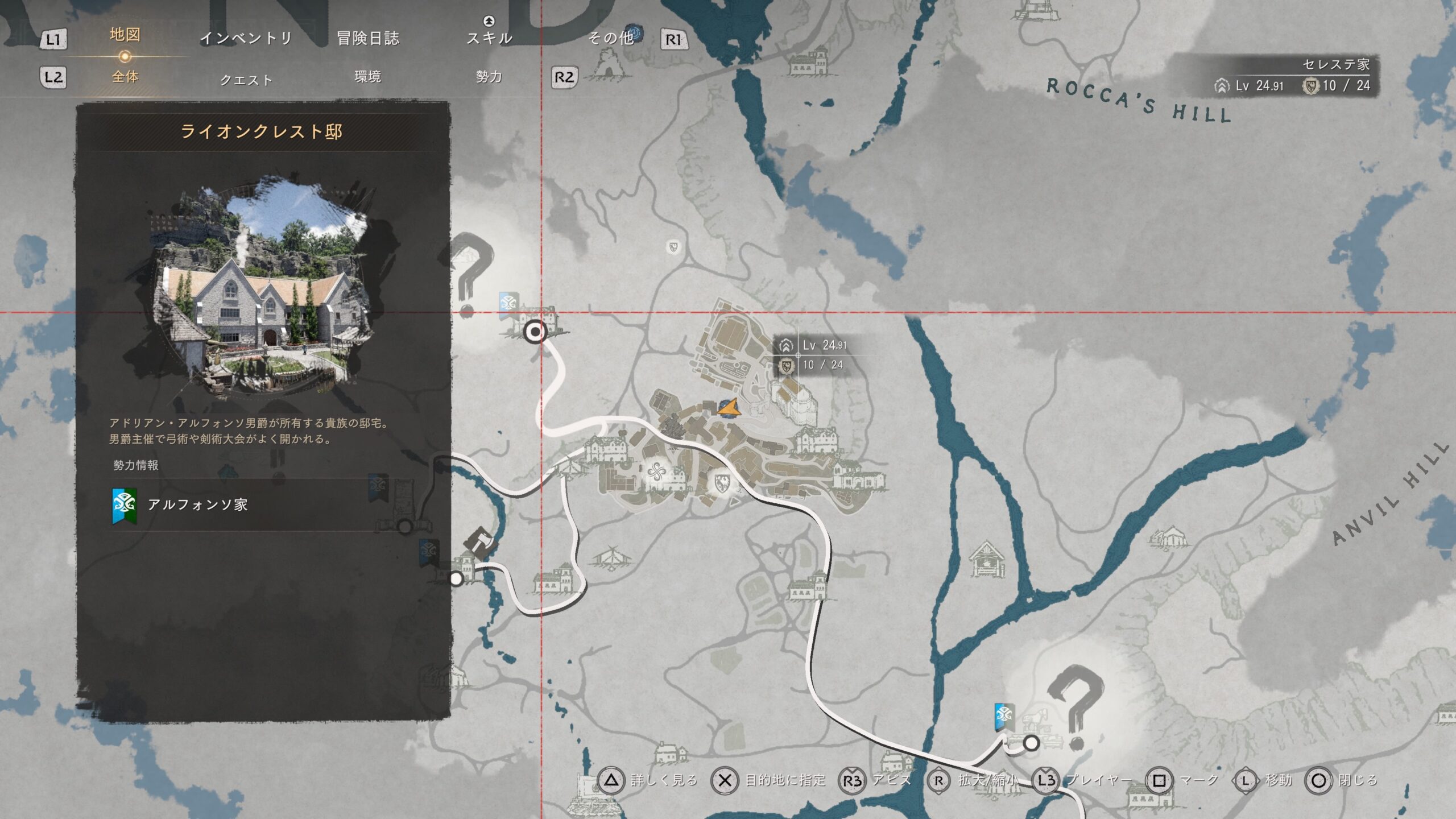Select the shield crest marker in town
1456x819 pixels.
click(722, 484)
